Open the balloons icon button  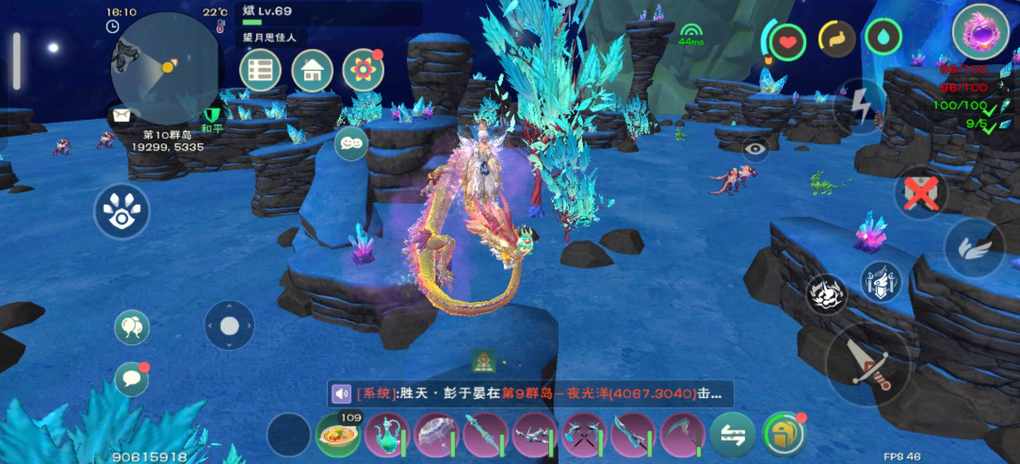pos(131,327)
